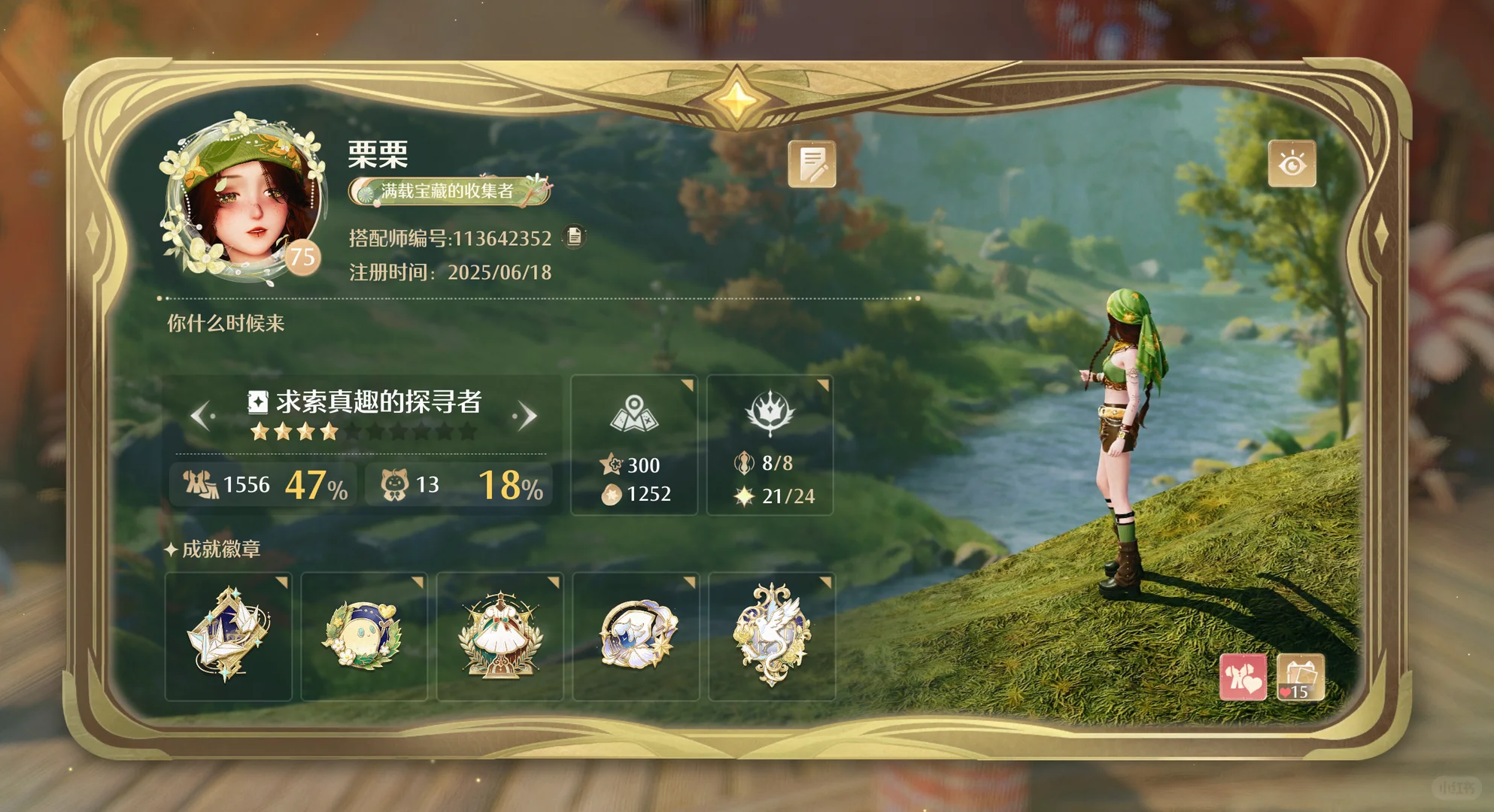Toggle character view with the eye icon
This screenshot has height=812, width=1494.
click(1293, 165)
